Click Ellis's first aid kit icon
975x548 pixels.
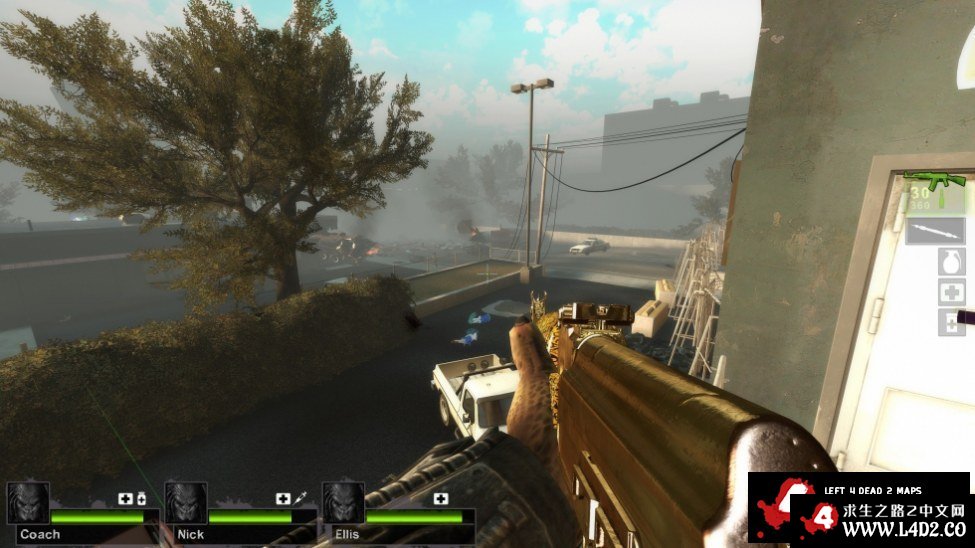point(441,498)
